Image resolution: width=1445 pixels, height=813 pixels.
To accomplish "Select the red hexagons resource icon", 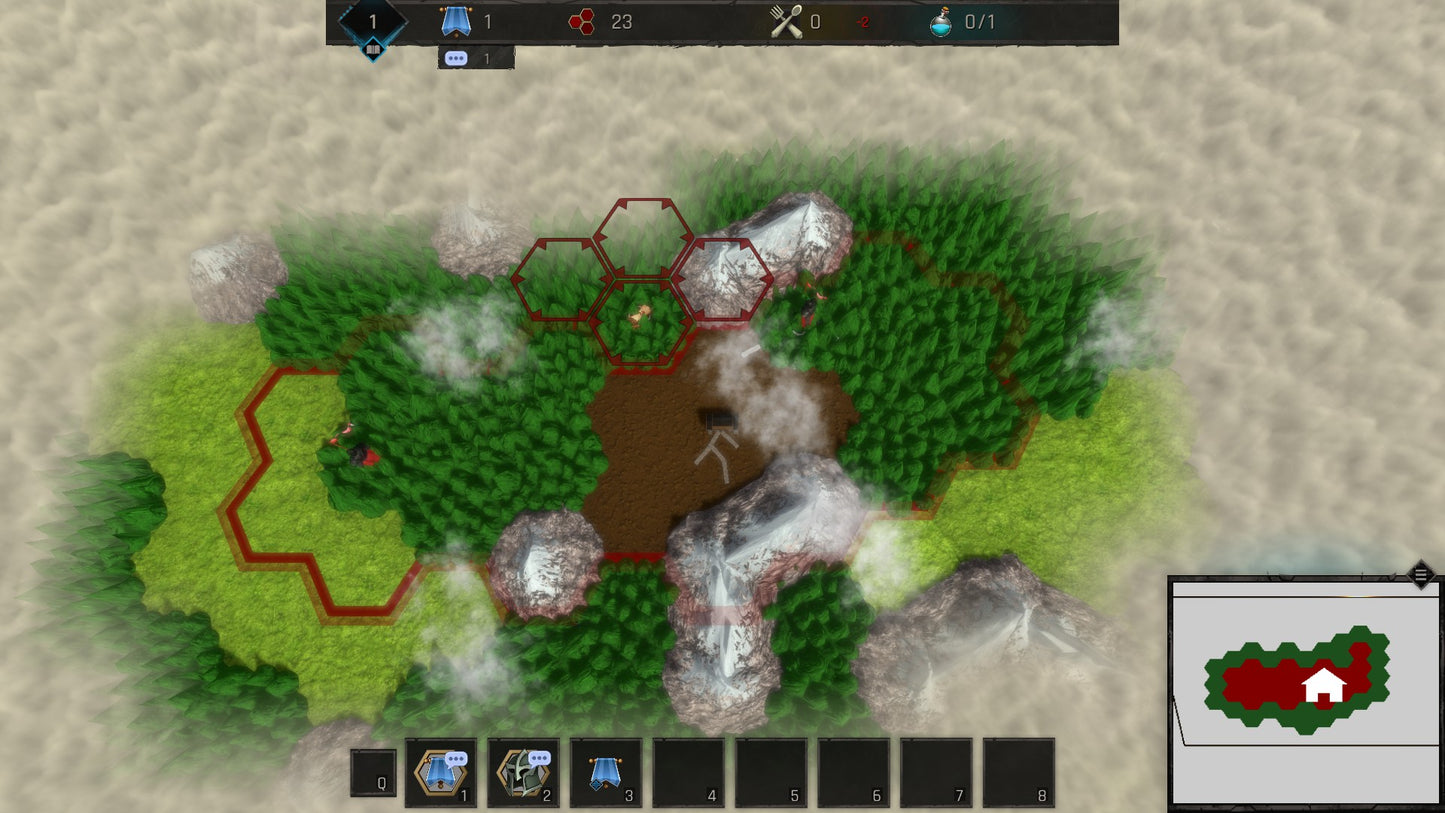I will 582,22.
